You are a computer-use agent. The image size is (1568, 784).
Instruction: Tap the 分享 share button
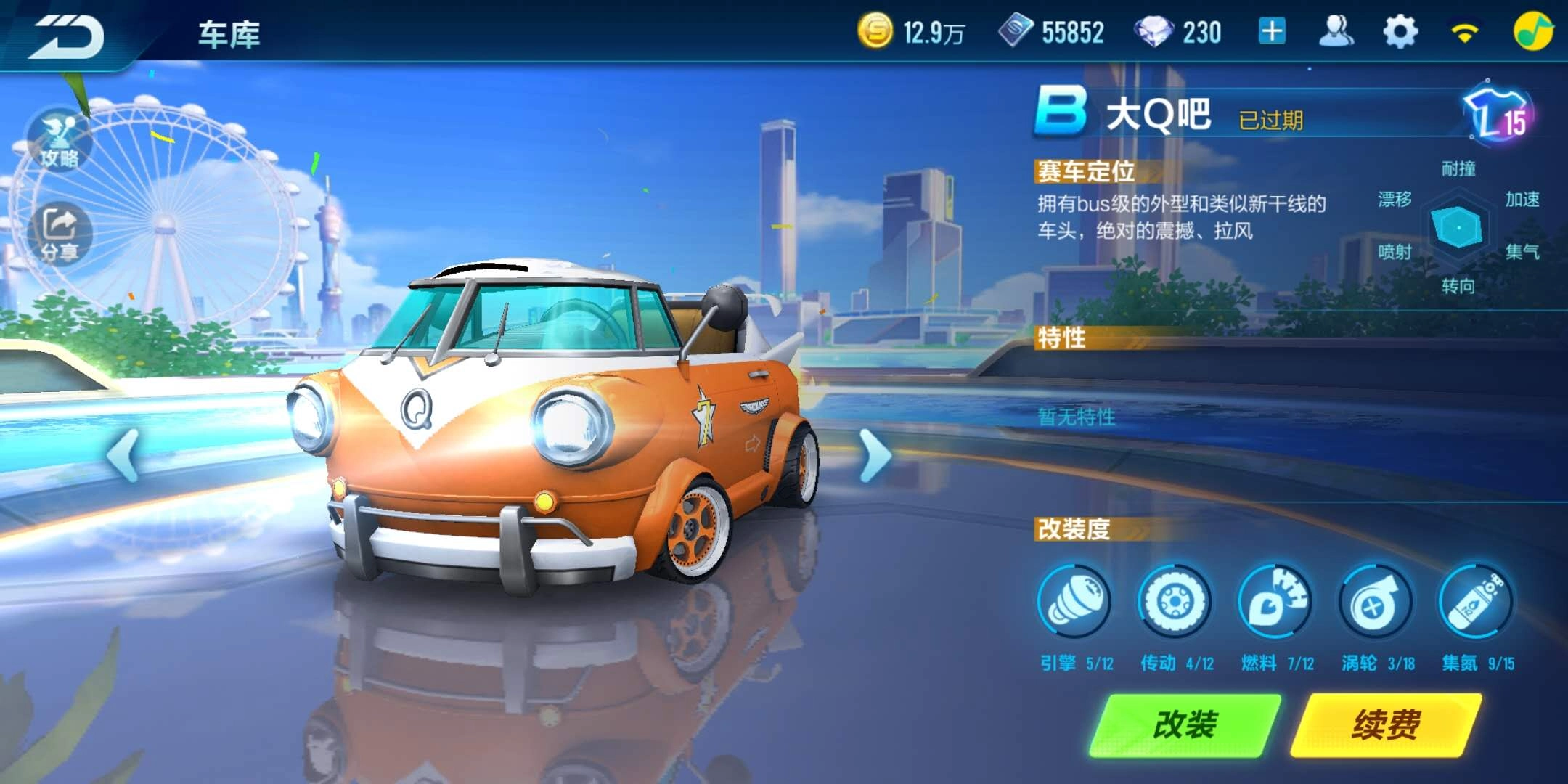(x=60, y=234)
